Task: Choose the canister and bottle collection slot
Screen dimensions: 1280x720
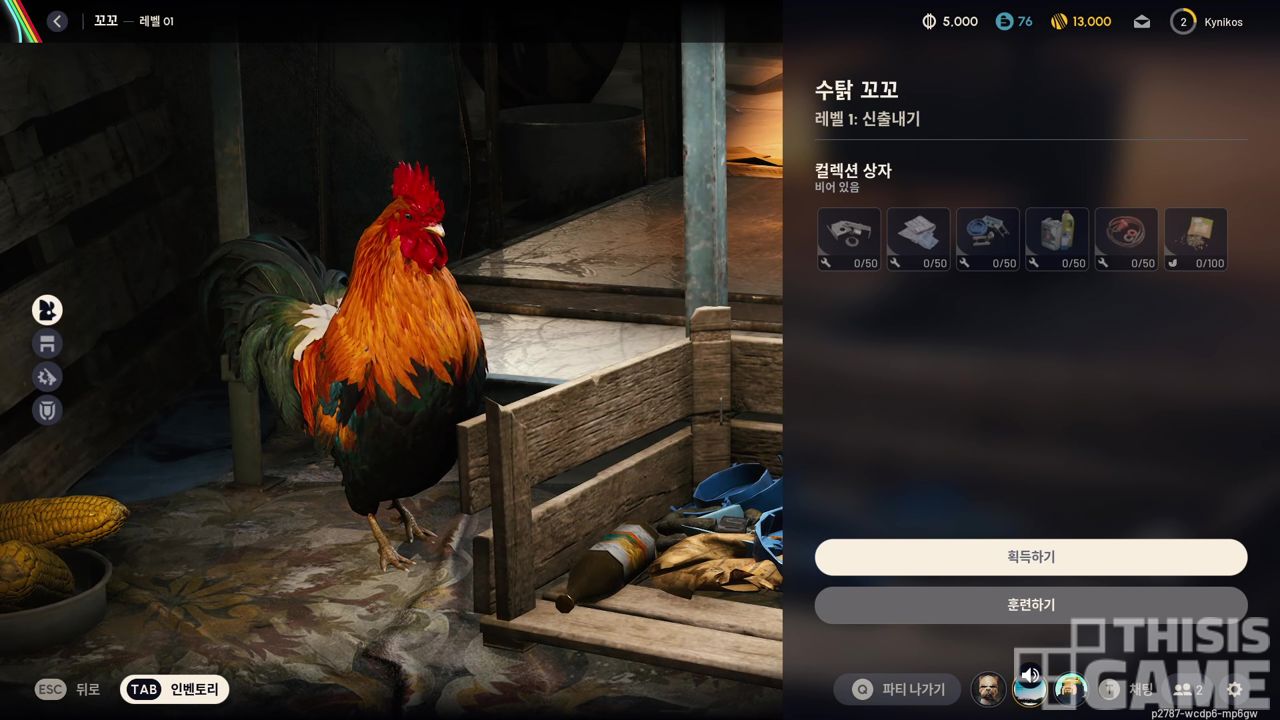Action: (x=1057, y=239)
